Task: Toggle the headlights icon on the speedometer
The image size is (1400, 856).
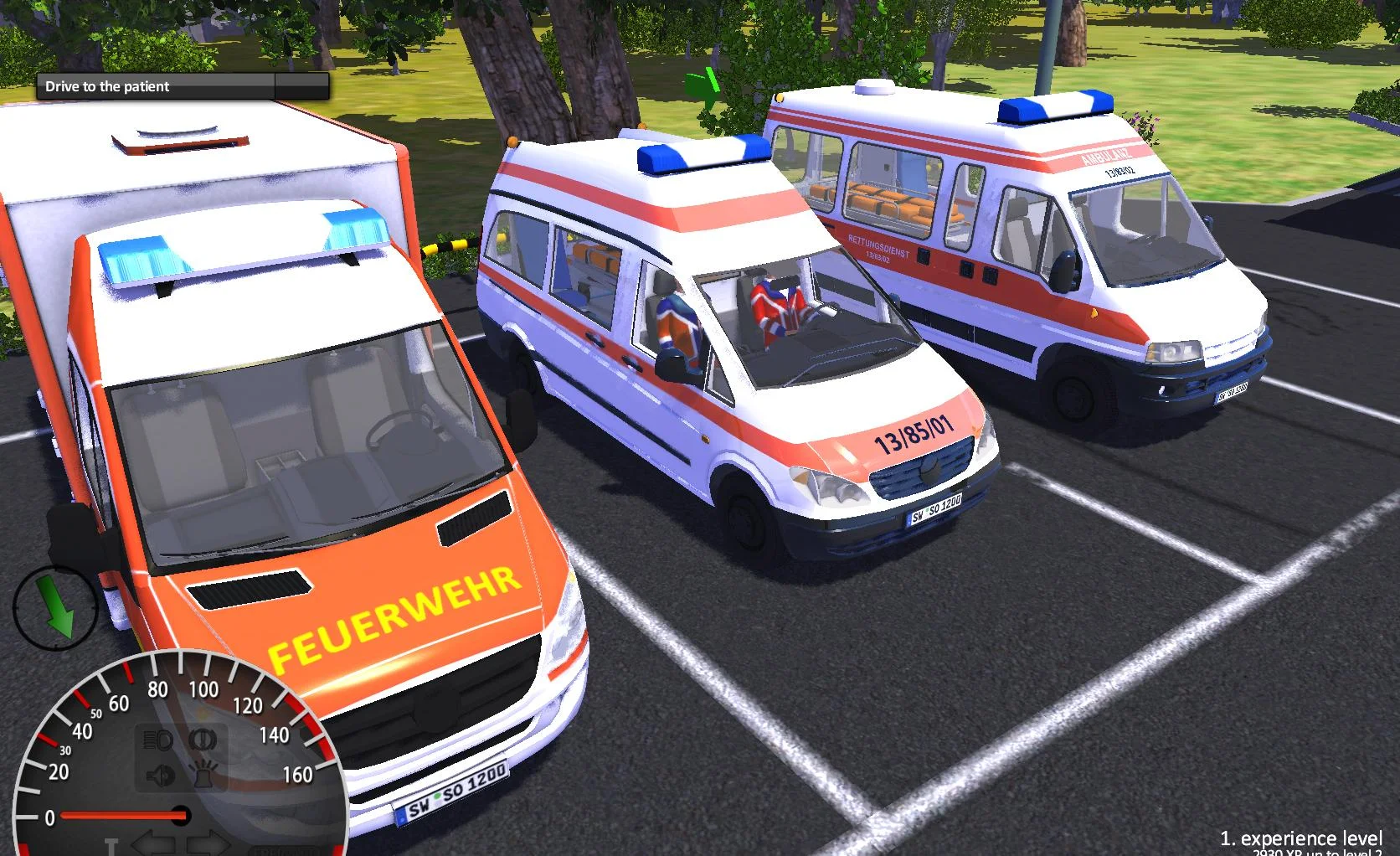Action: pos(157,740)
